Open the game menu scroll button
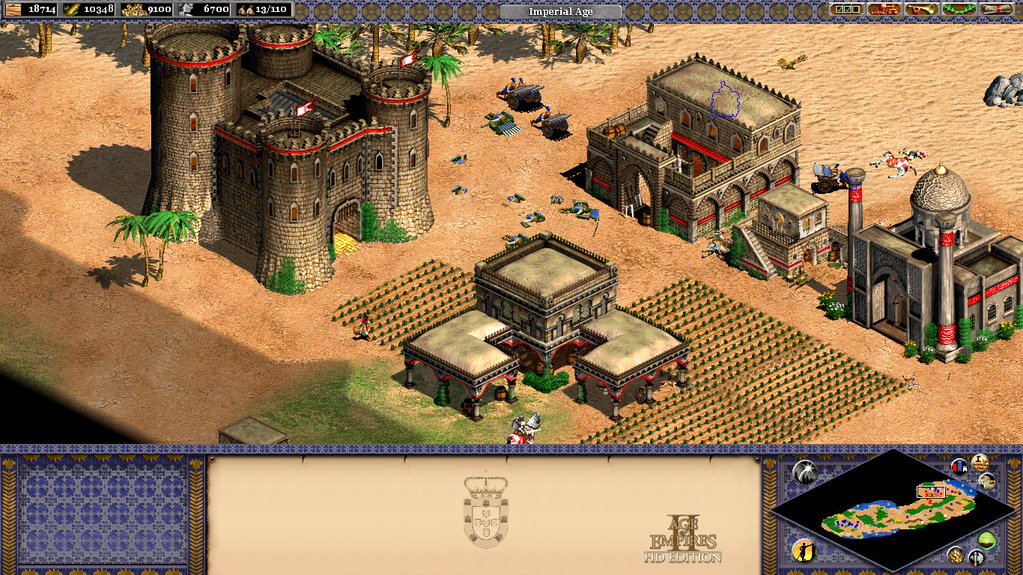 coord(995,9)
